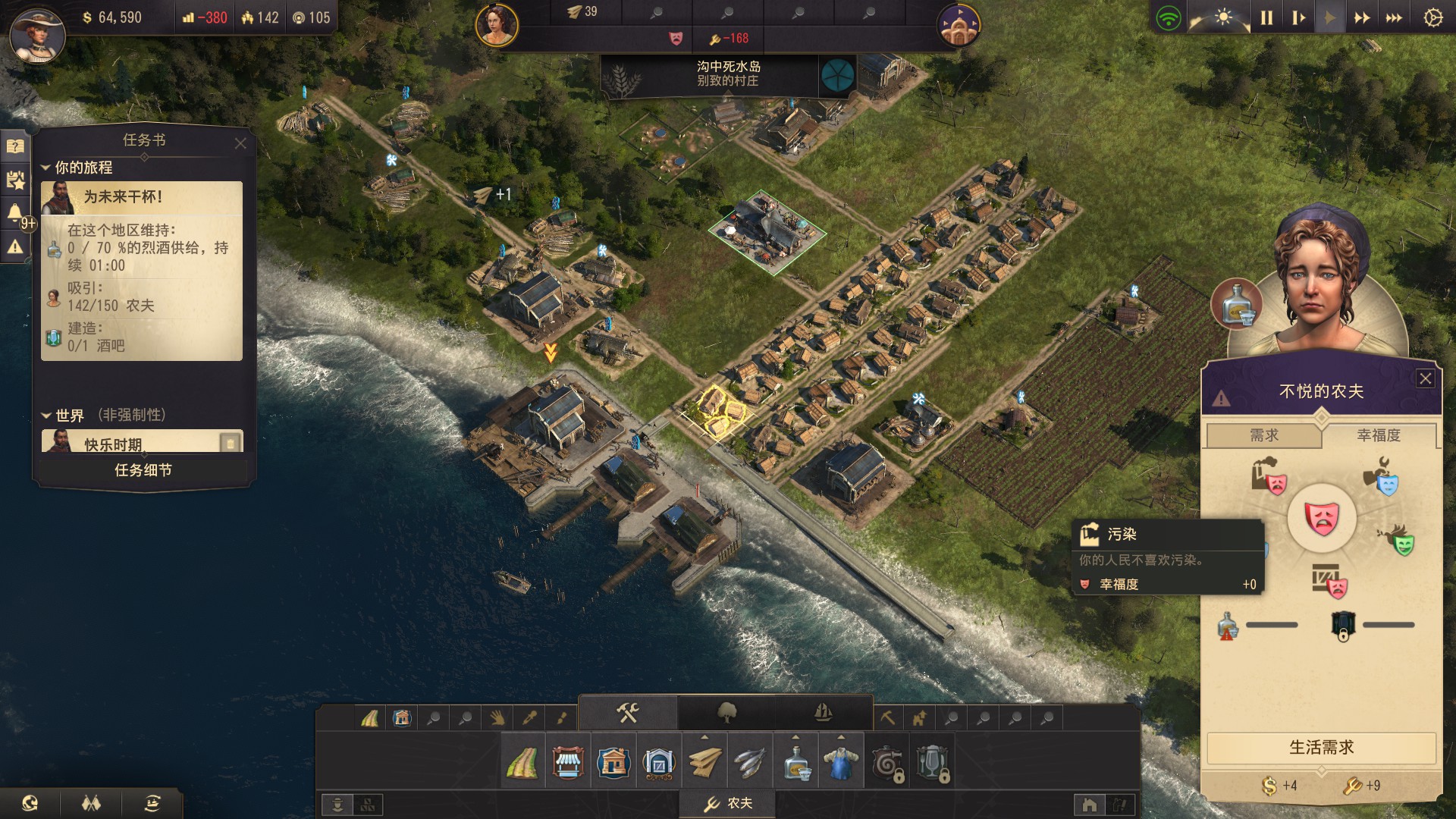The image size is (1456, 819).
Task: Open the warning triangle alerts tab
Action: click(15, 246)
